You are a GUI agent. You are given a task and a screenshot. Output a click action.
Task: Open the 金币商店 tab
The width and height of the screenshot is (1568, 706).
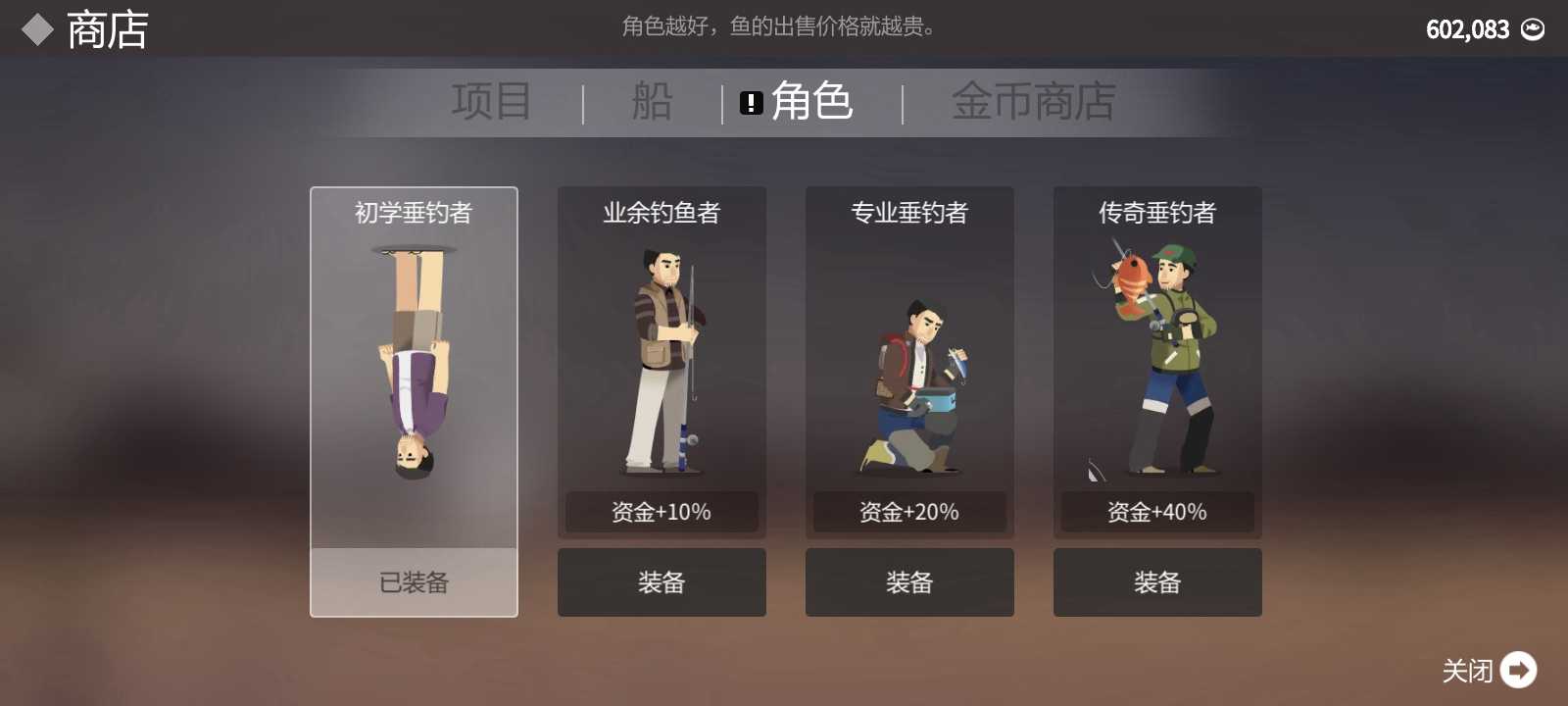coord(1034,100)
